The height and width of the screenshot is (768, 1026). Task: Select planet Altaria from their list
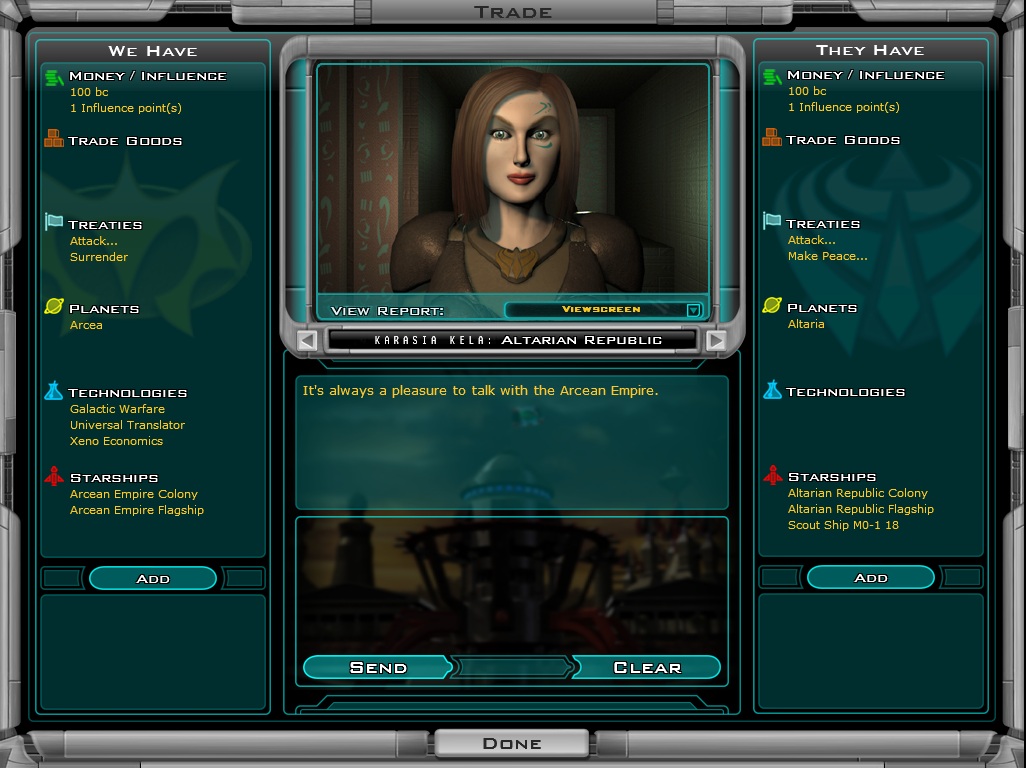[806, 324]
